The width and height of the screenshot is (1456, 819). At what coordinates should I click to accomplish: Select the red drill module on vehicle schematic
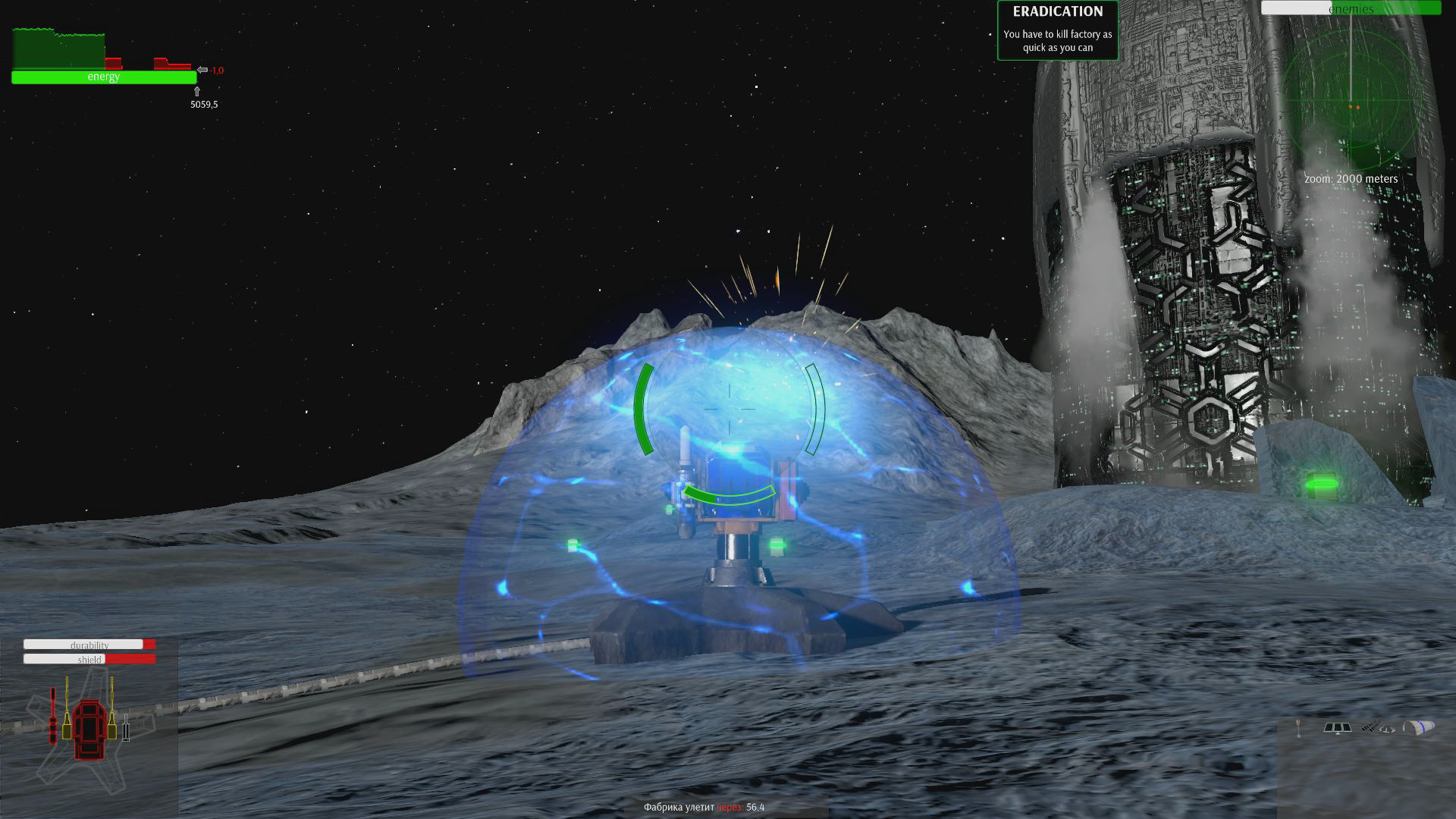[53, 715]
